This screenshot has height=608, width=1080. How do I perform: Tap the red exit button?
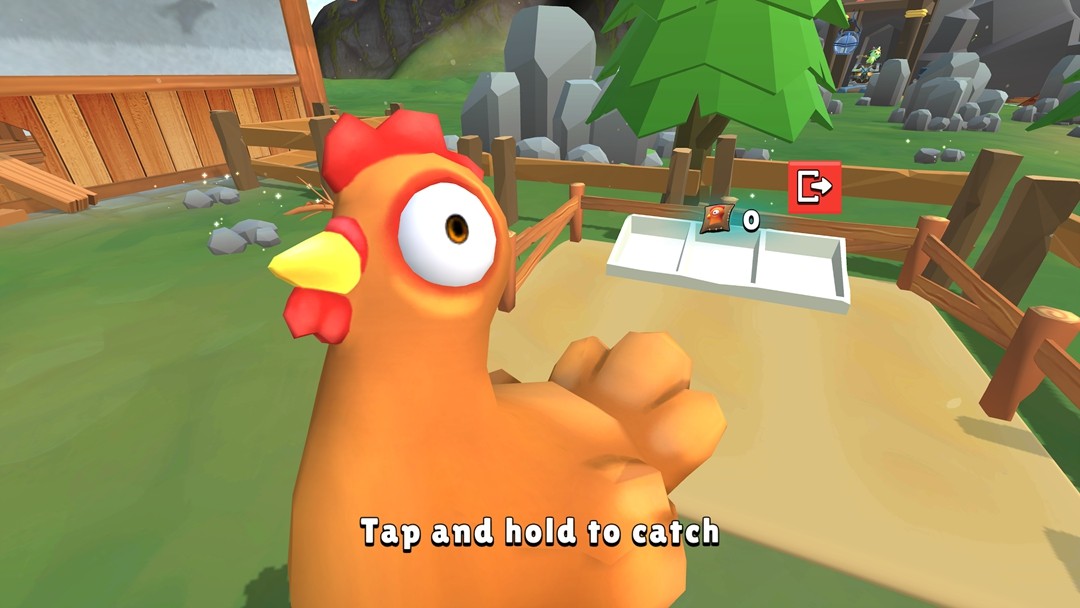pos(814,187)
